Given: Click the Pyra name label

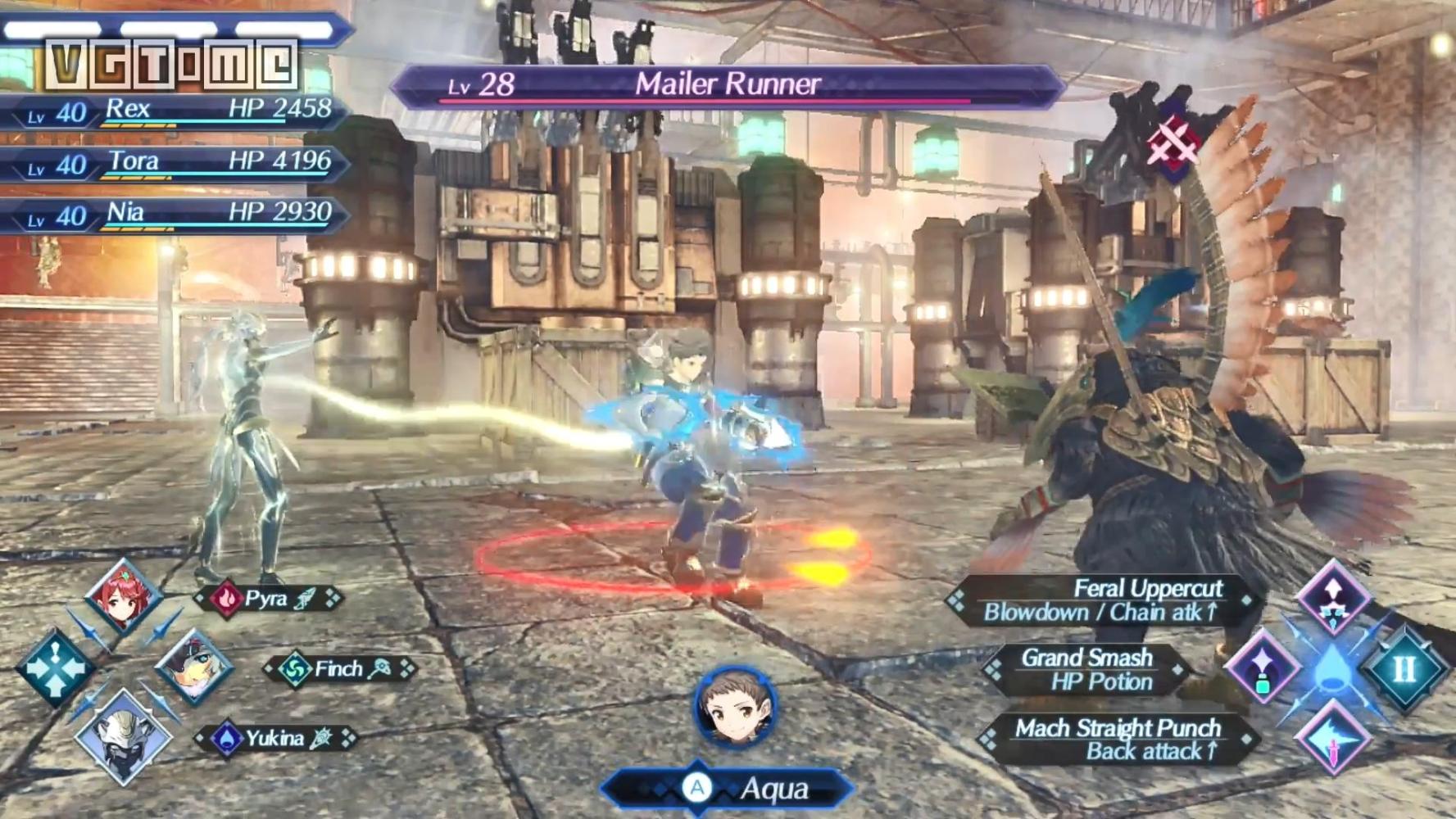Looking at the screenshot, I should [267, 599].
